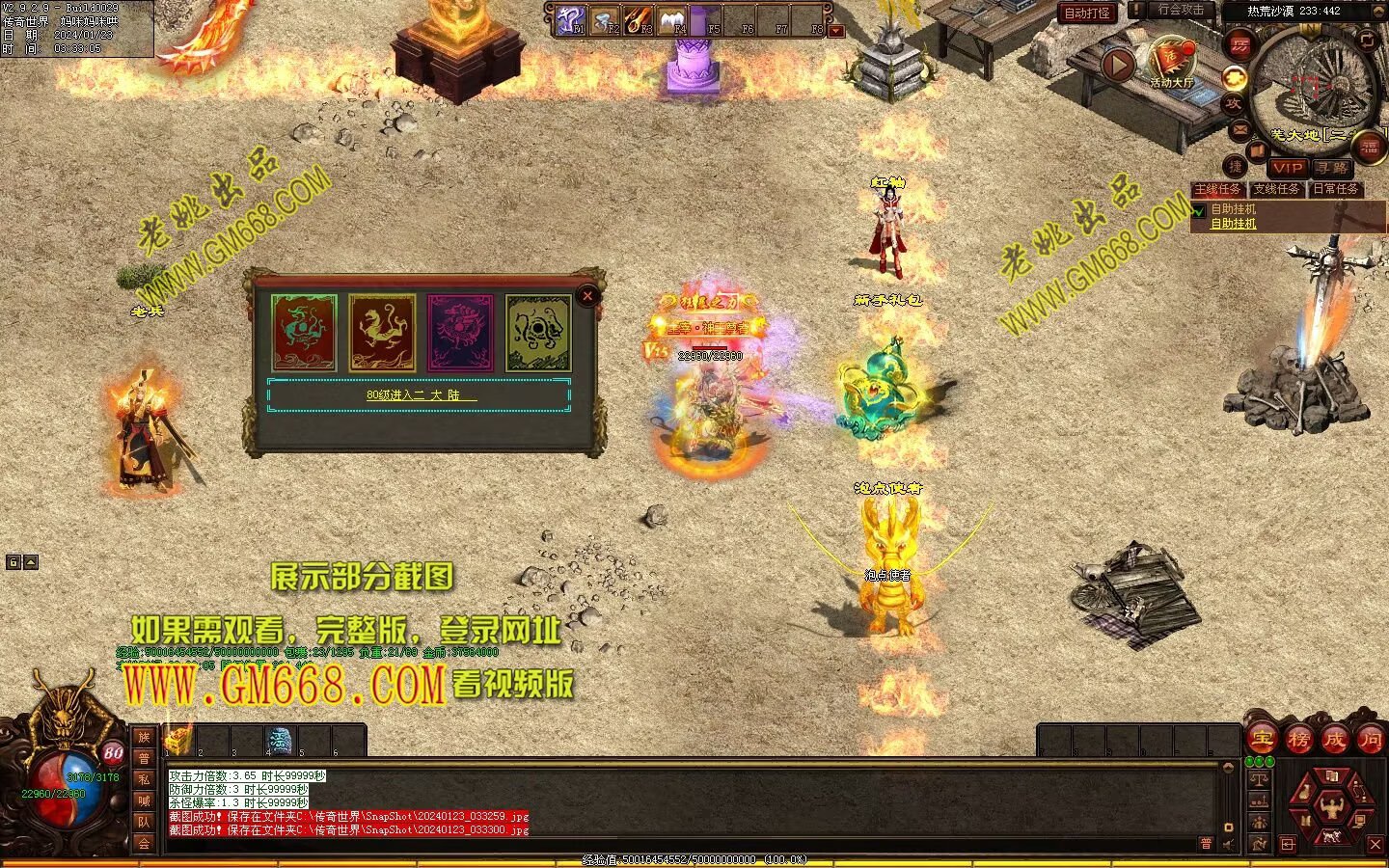Switch to the 主线任务 tab
The height and width of the screenshot is (868, 1389).
1217,189
